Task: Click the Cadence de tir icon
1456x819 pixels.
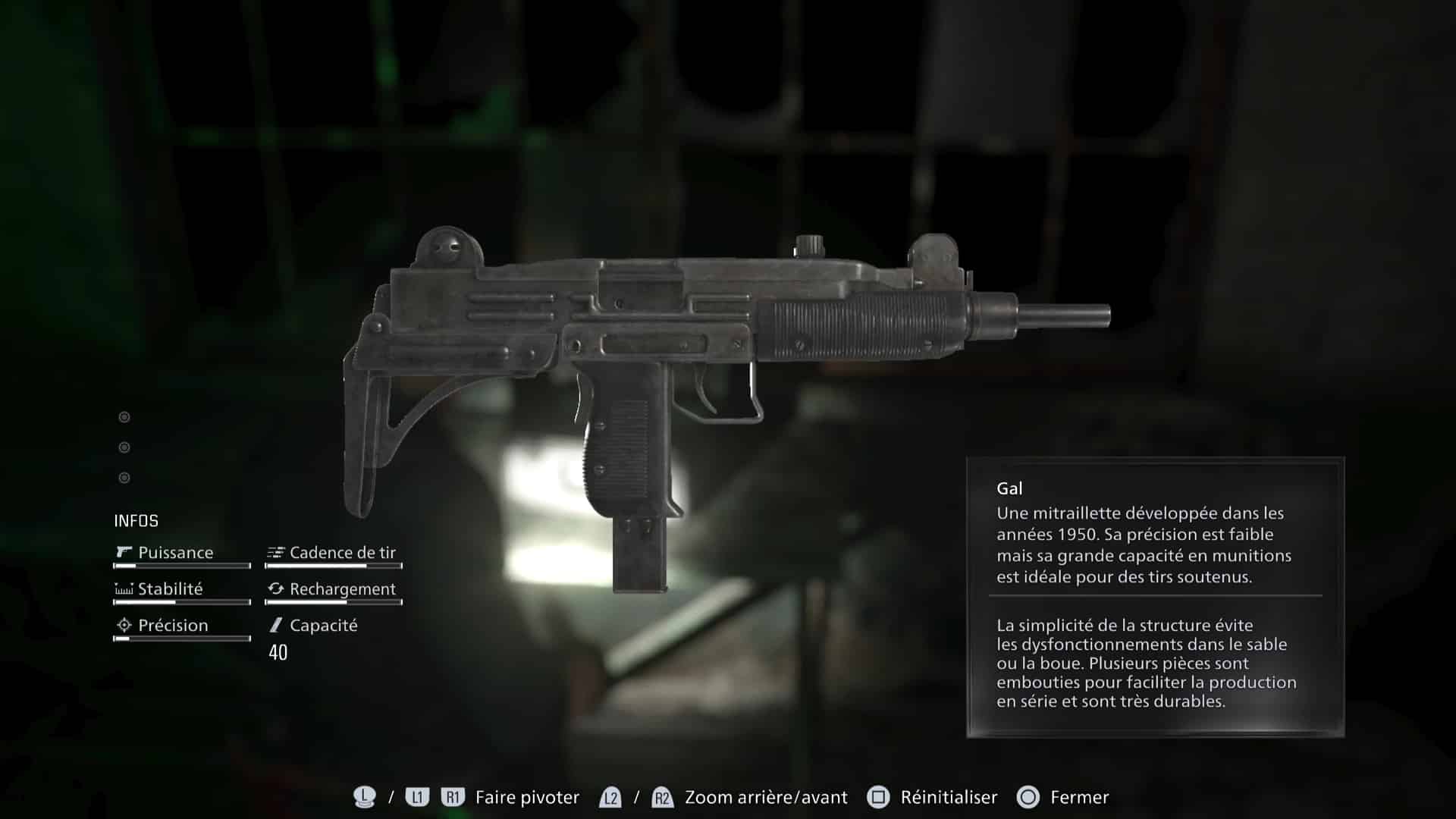Action: tap(275, 552)
